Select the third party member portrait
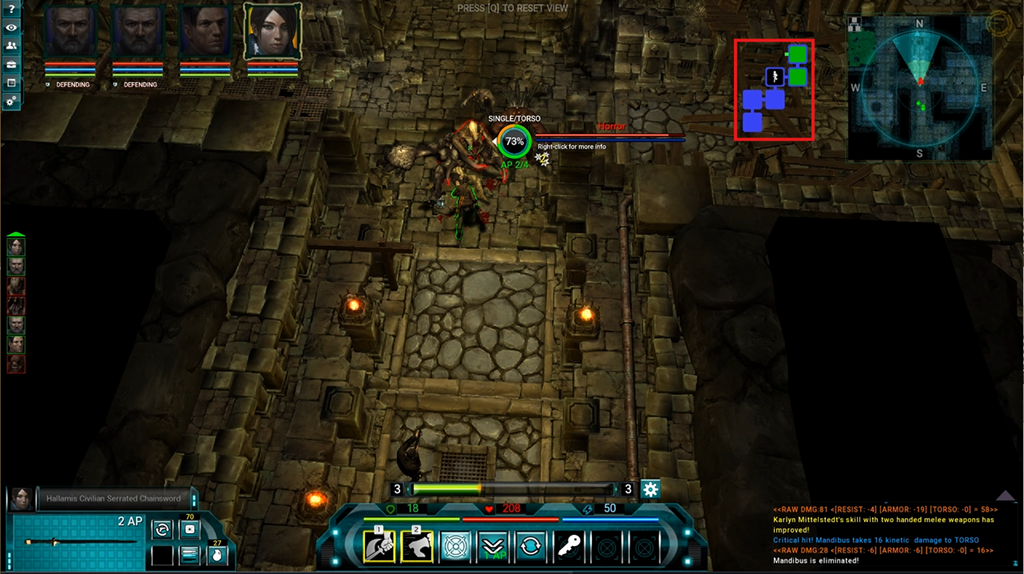 (x=206, y=32)
